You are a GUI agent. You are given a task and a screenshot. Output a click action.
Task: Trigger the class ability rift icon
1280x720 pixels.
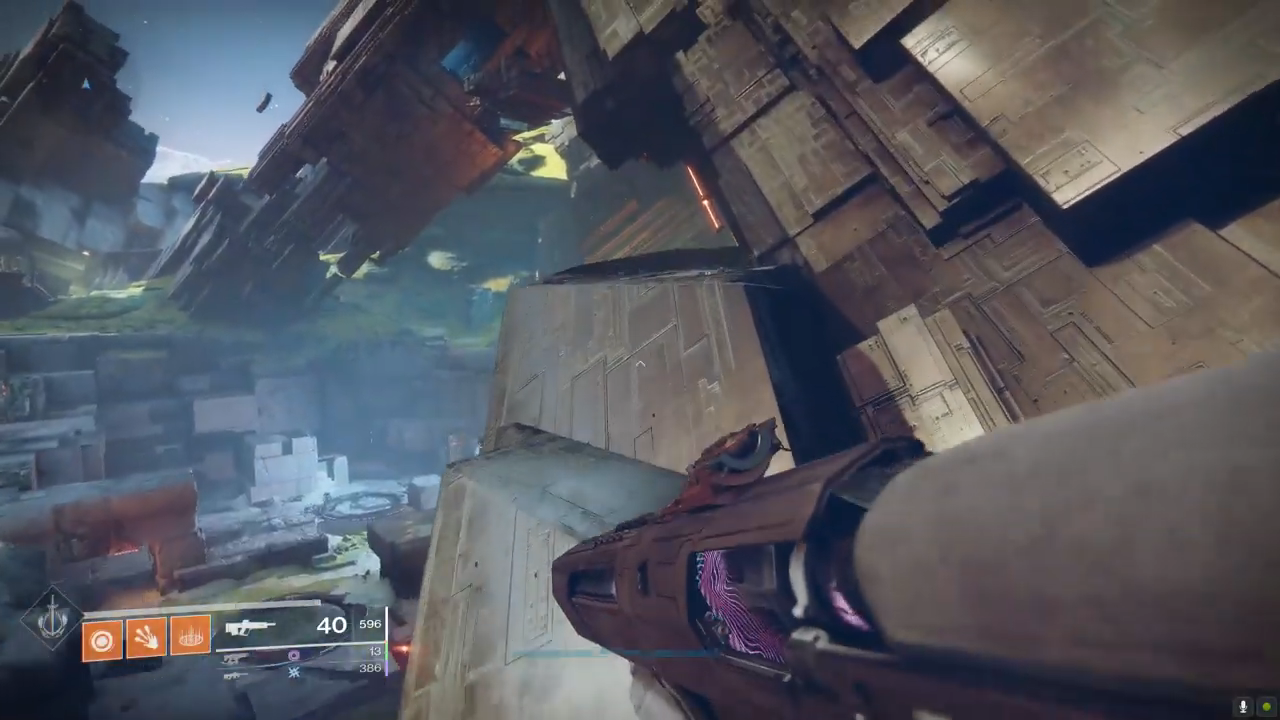tap(190, 635)
